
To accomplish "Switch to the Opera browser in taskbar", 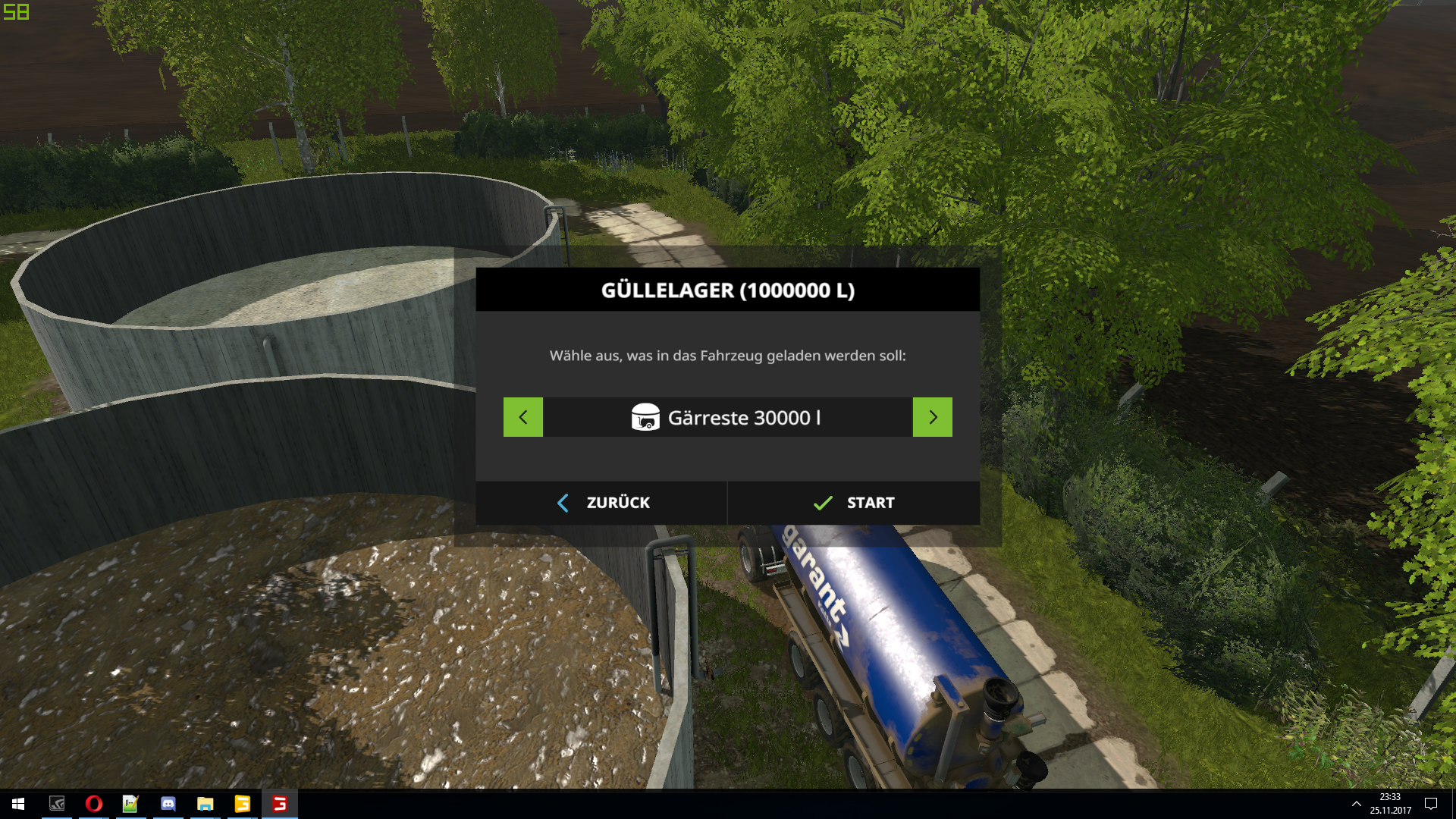I will pyautogui.click(x=94, y=804).
